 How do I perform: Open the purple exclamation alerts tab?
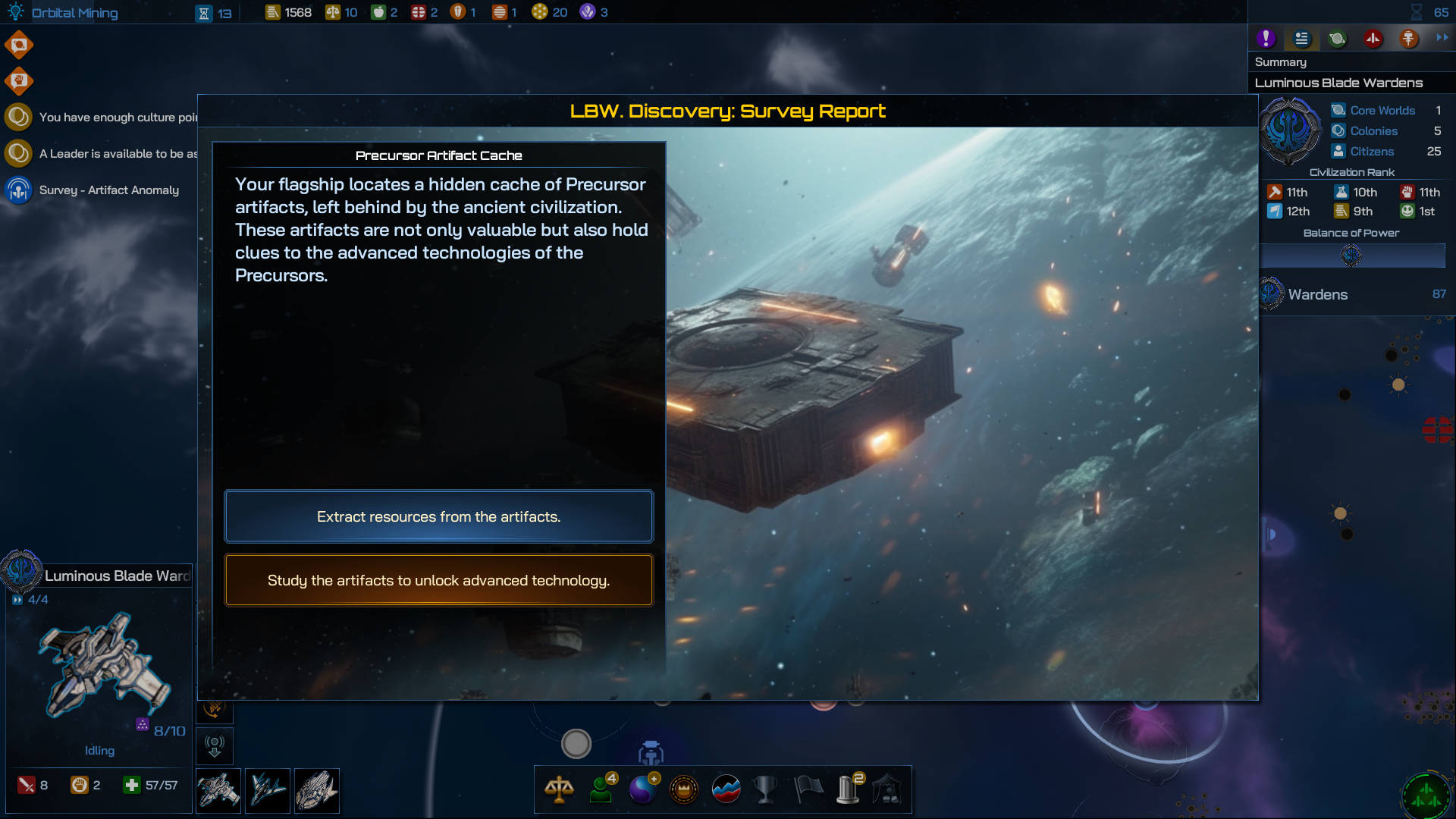tap(1266, 38)
